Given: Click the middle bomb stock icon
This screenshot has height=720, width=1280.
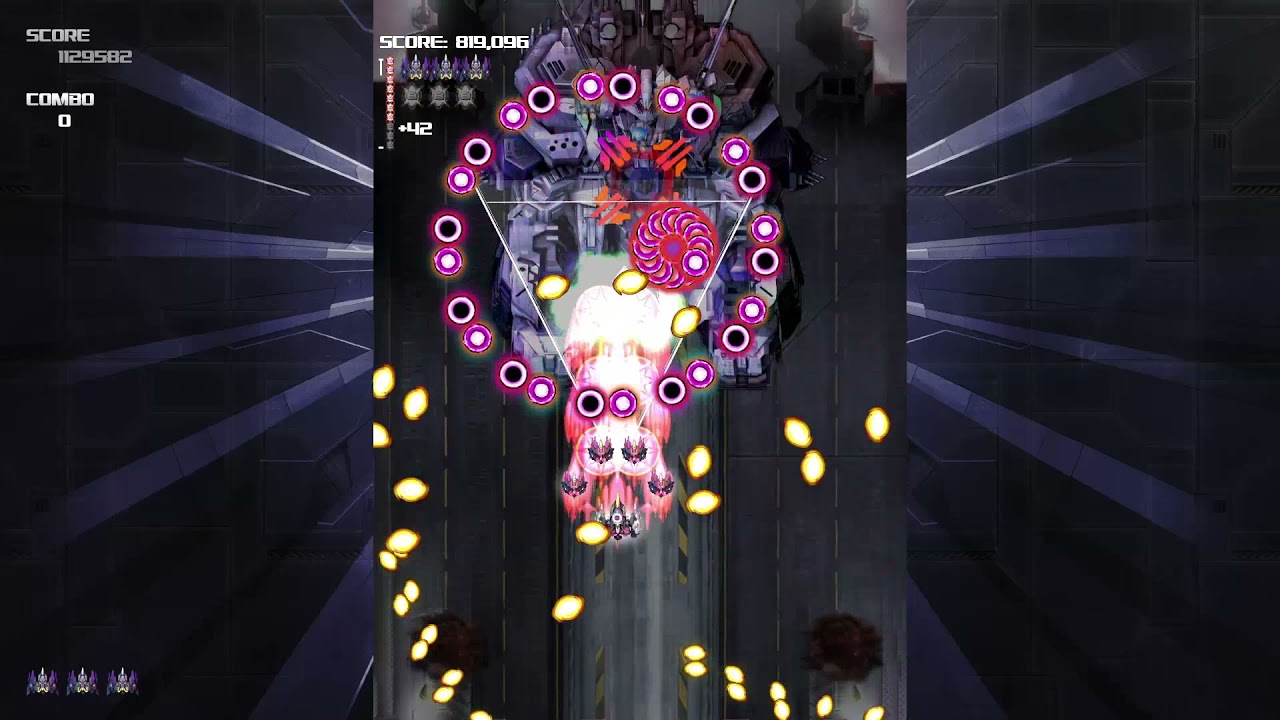Looking at the screenshot, I should pos(438,95).
